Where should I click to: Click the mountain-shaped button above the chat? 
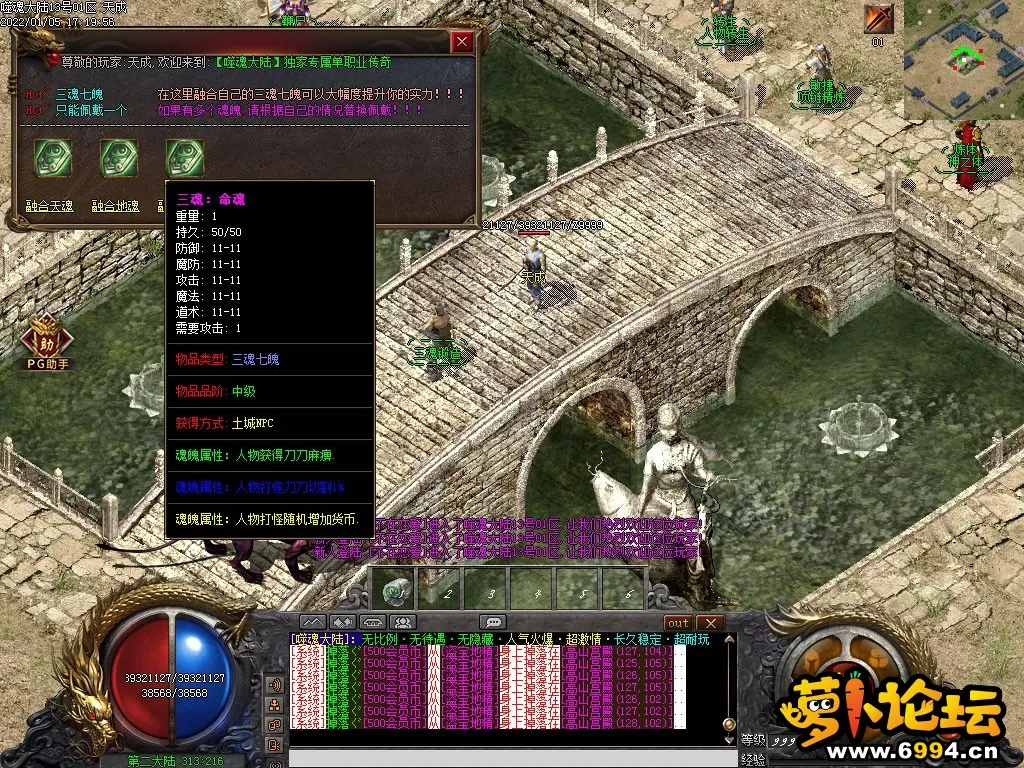[x=314, y=622]
